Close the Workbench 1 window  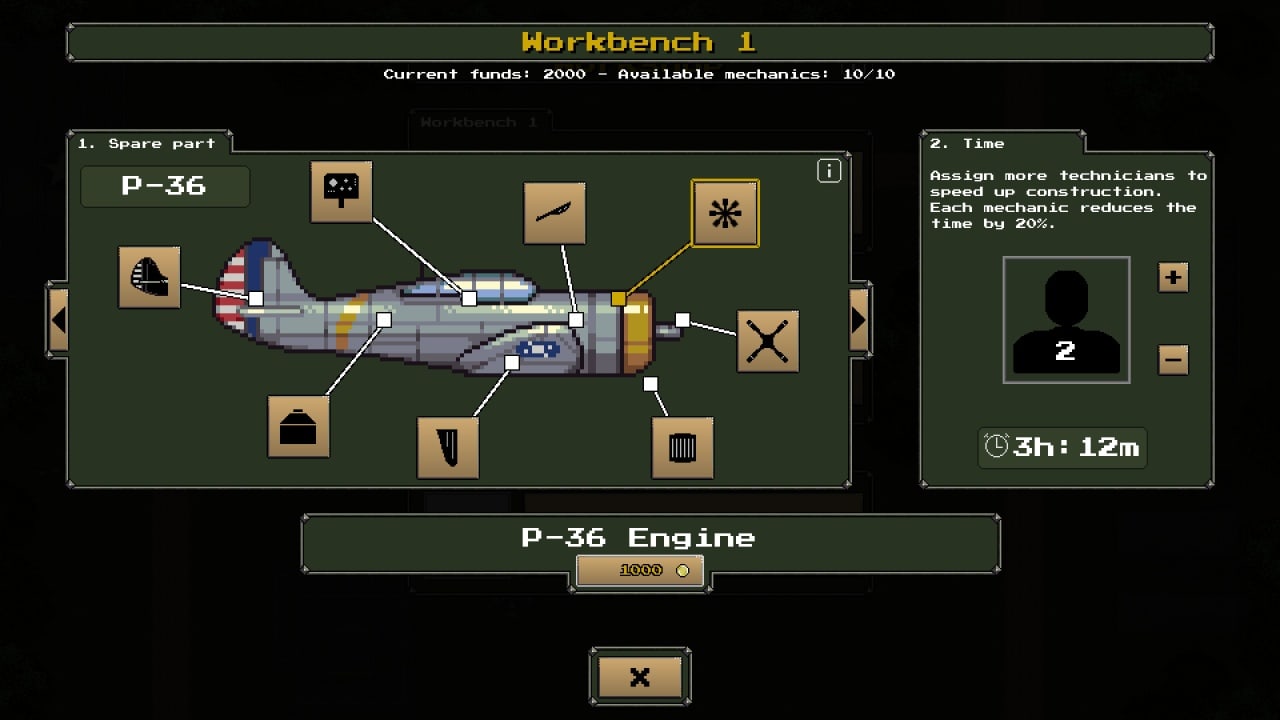pos(640,677)
